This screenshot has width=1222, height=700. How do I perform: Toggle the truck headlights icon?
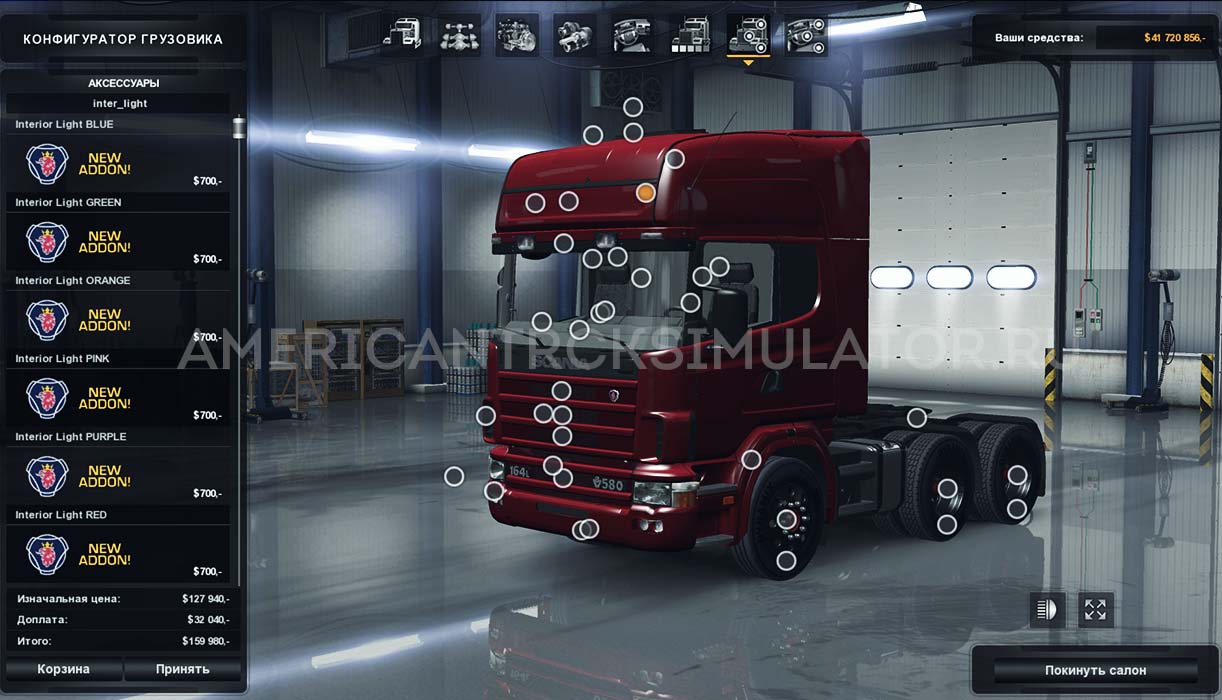[x=1047, y=609]
